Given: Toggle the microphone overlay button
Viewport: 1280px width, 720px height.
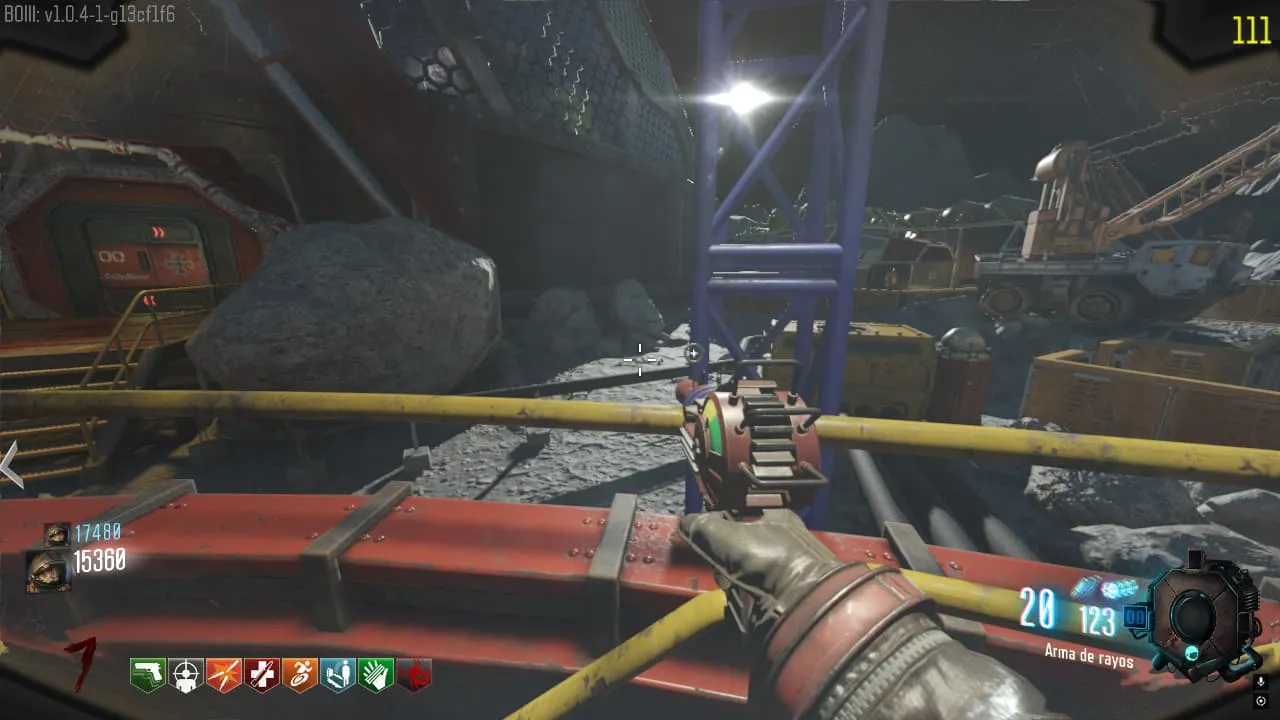Looking at the screenshot, I should [x=1260, y=682].
